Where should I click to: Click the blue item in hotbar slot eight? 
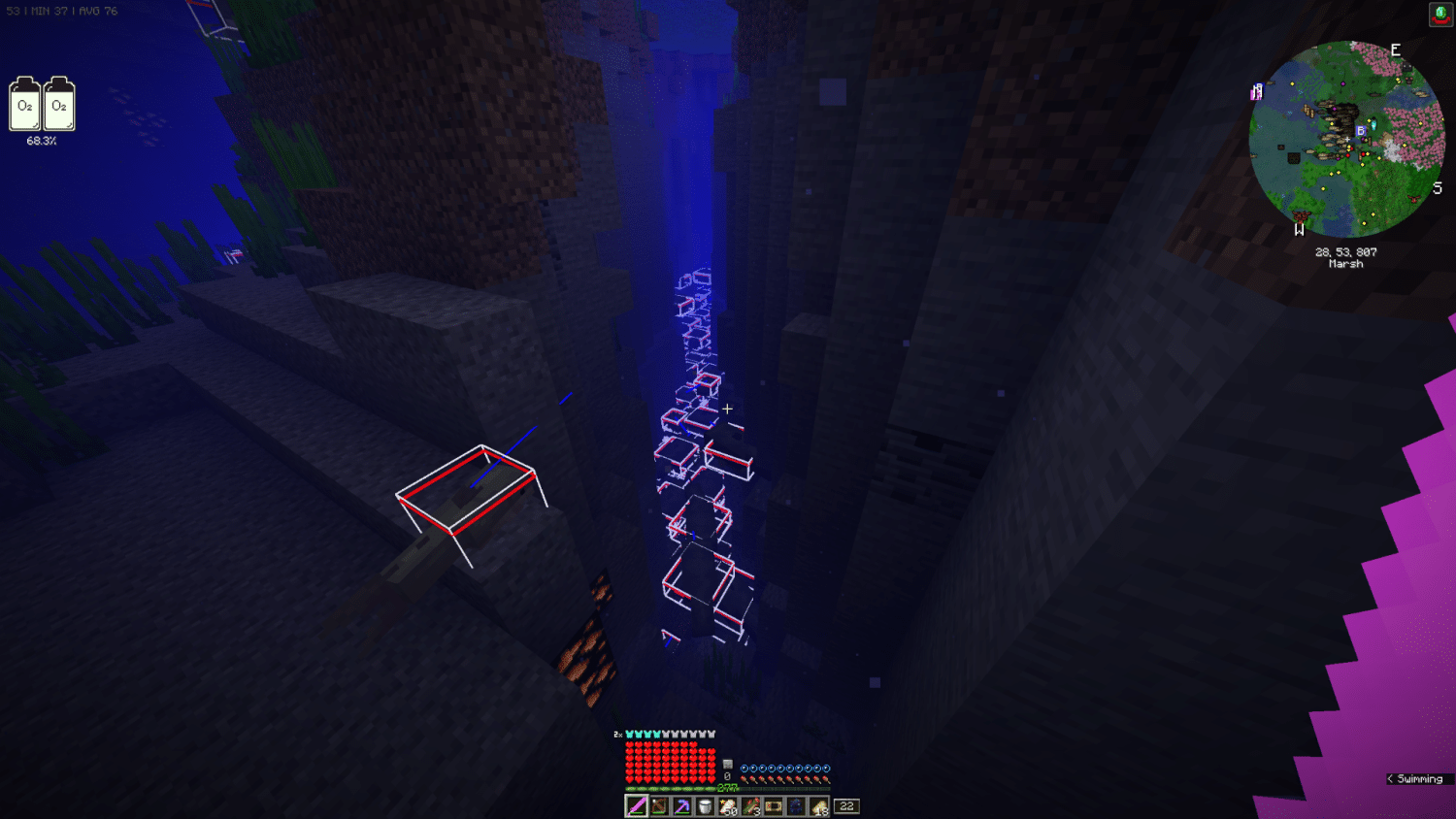[794, 804]
